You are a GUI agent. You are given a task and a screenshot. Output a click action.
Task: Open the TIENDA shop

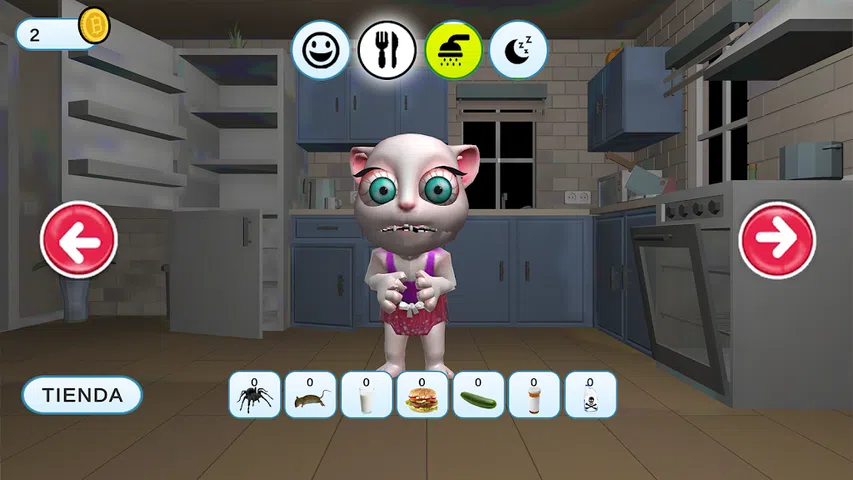coord(82,395)
